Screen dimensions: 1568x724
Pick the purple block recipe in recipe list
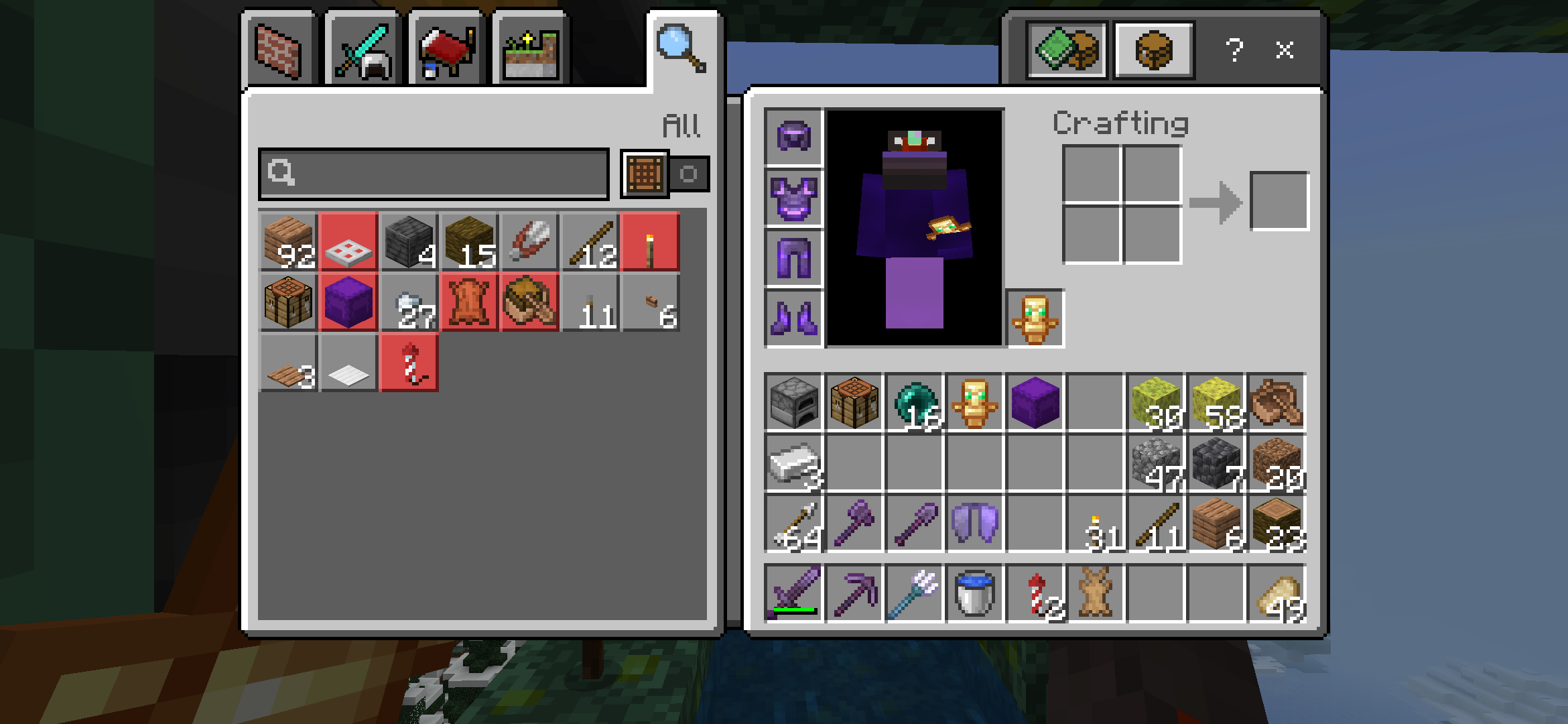(348, 302)
